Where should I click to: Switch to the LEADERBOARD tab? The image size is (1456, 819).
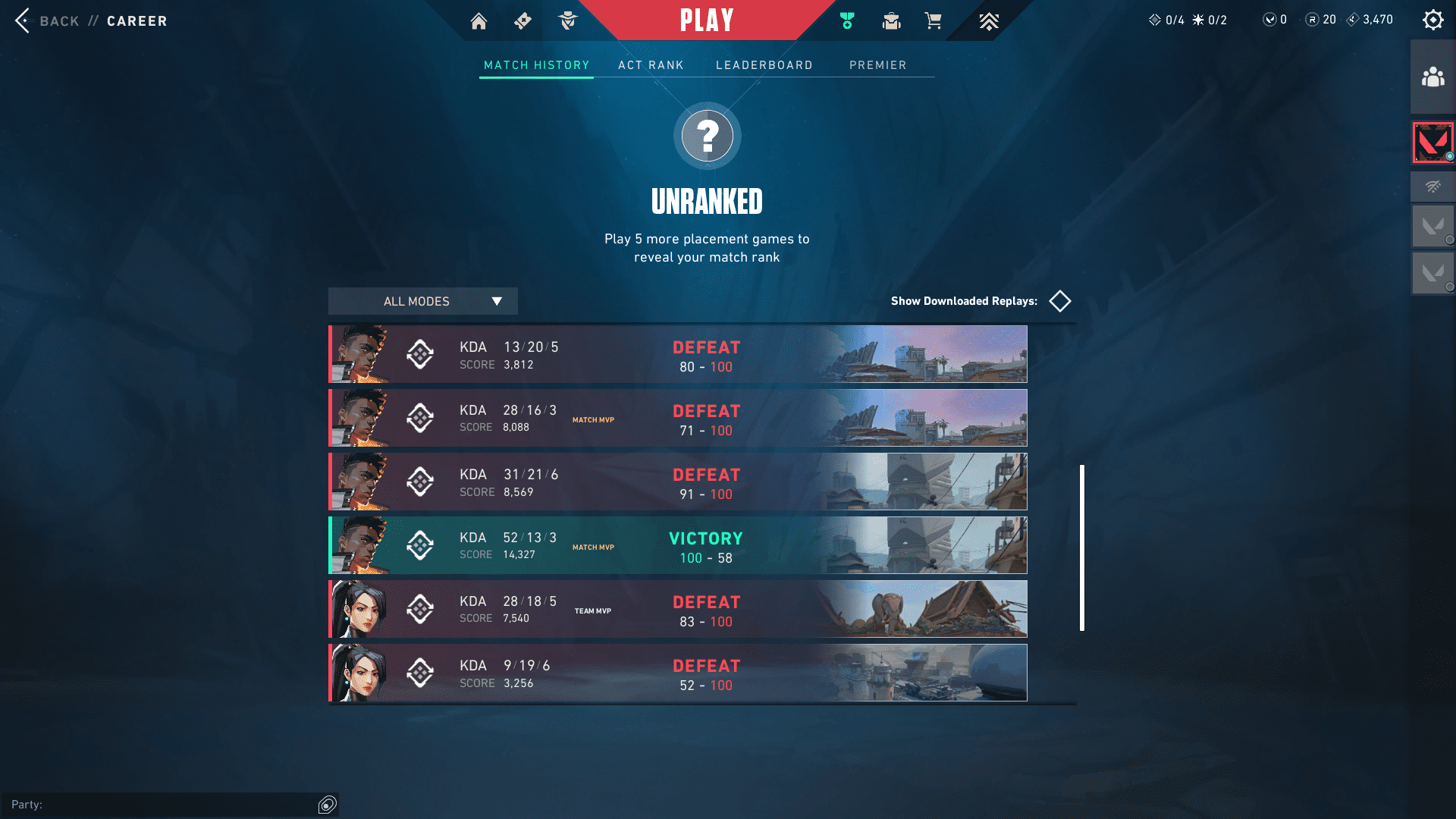[x=764, y=65]
